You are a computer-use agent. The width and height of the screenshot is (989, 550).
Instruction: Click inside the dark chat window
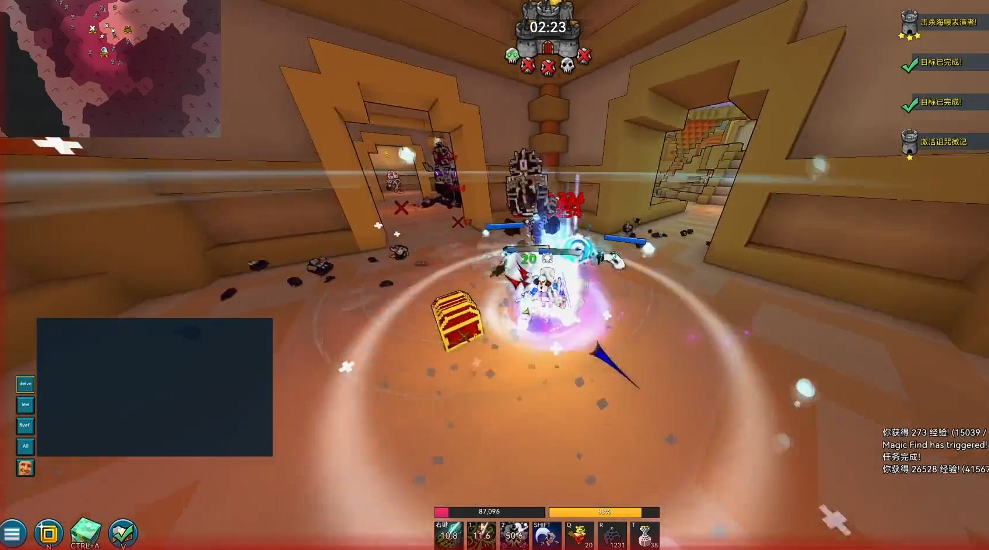click(155, 387)
